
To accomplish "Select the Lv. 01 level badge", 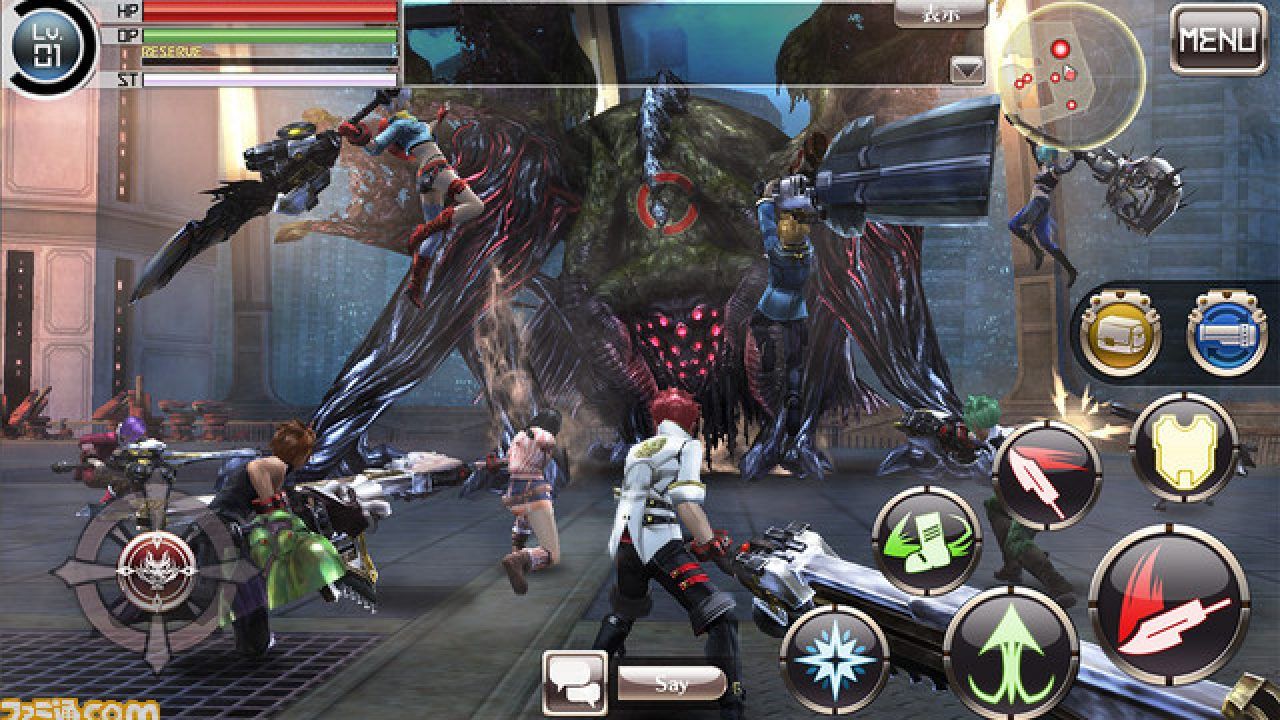I will pos(47,45).
